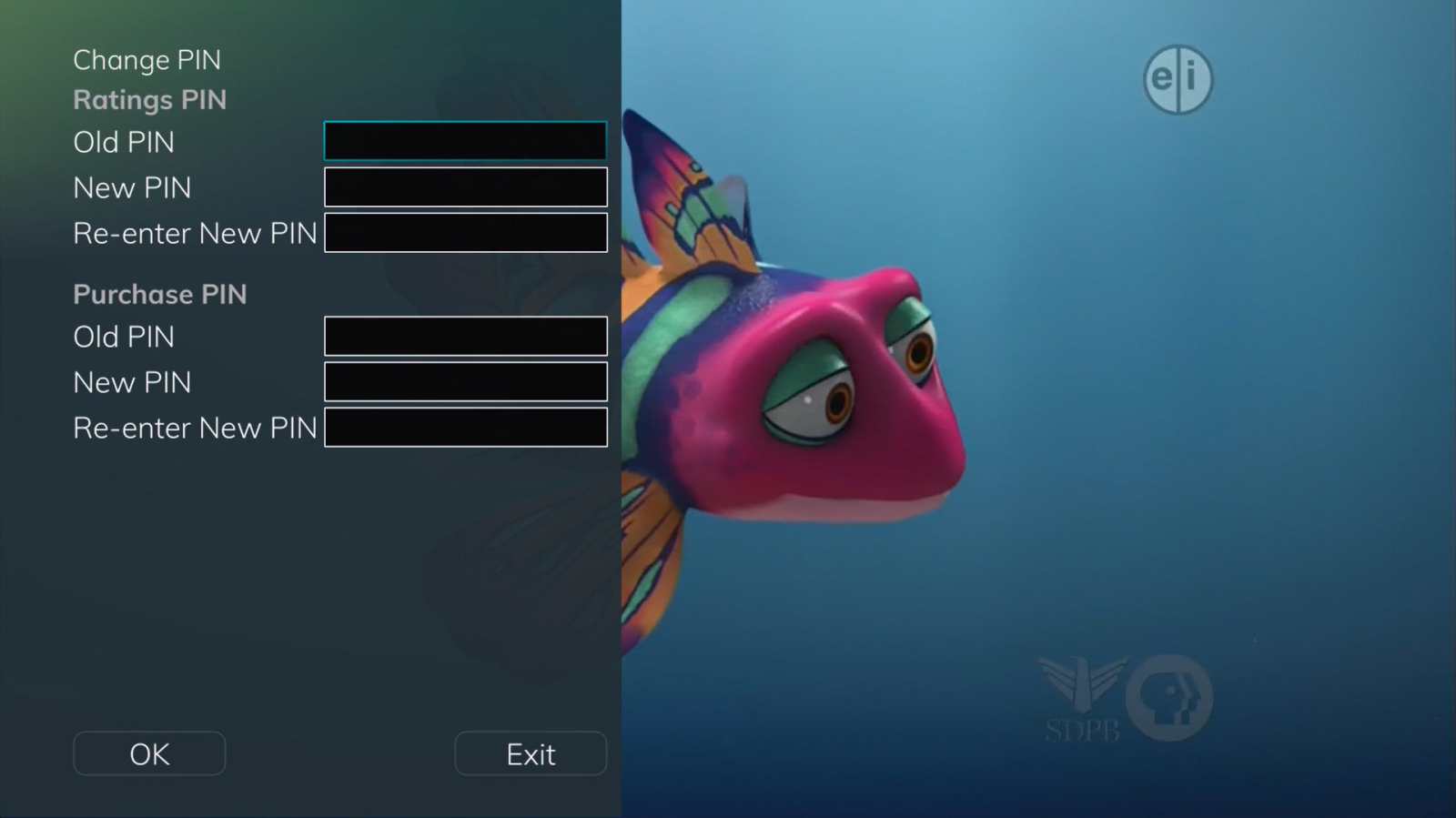Click the Ratings PIN New PIN field

465,187
